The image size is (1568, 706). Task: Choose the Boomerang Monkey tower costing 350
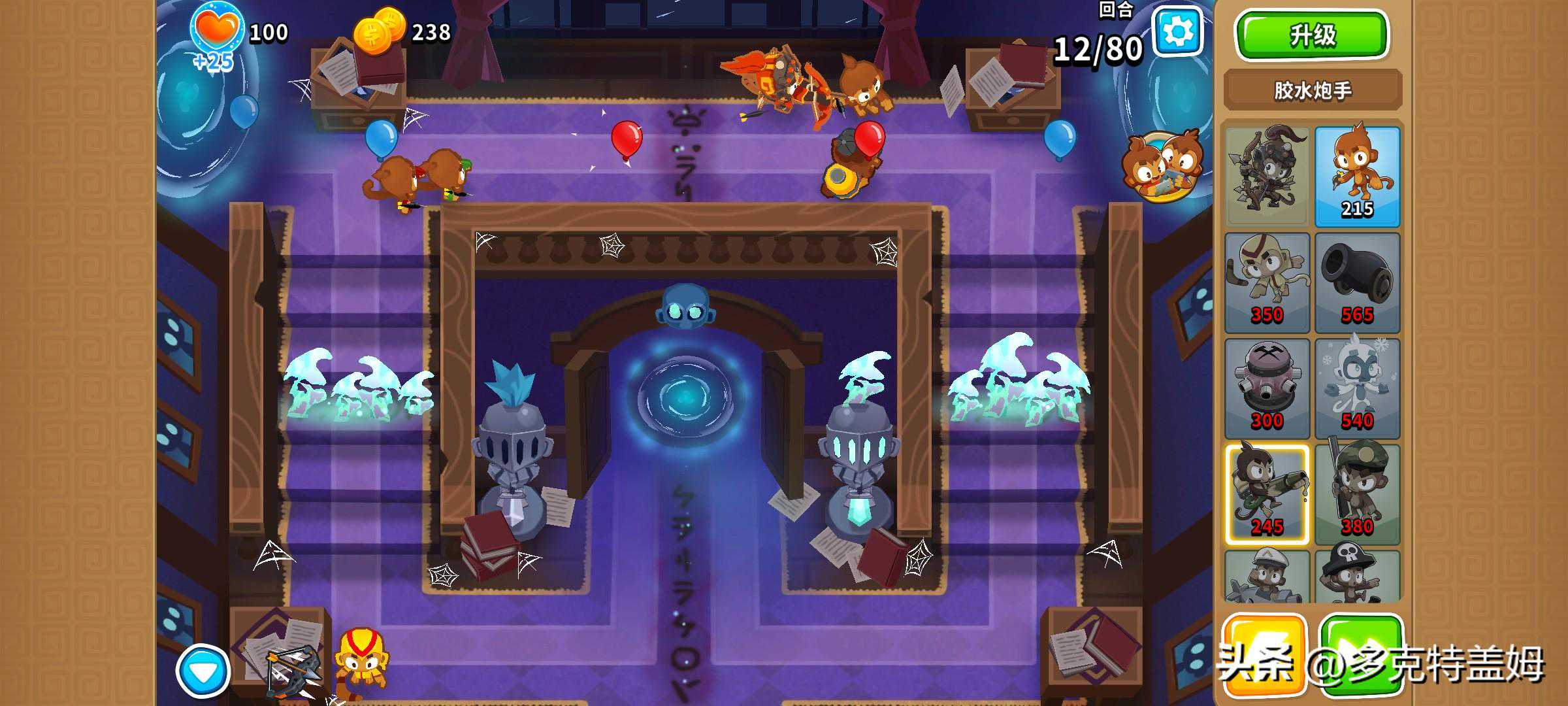(1267, 282)
